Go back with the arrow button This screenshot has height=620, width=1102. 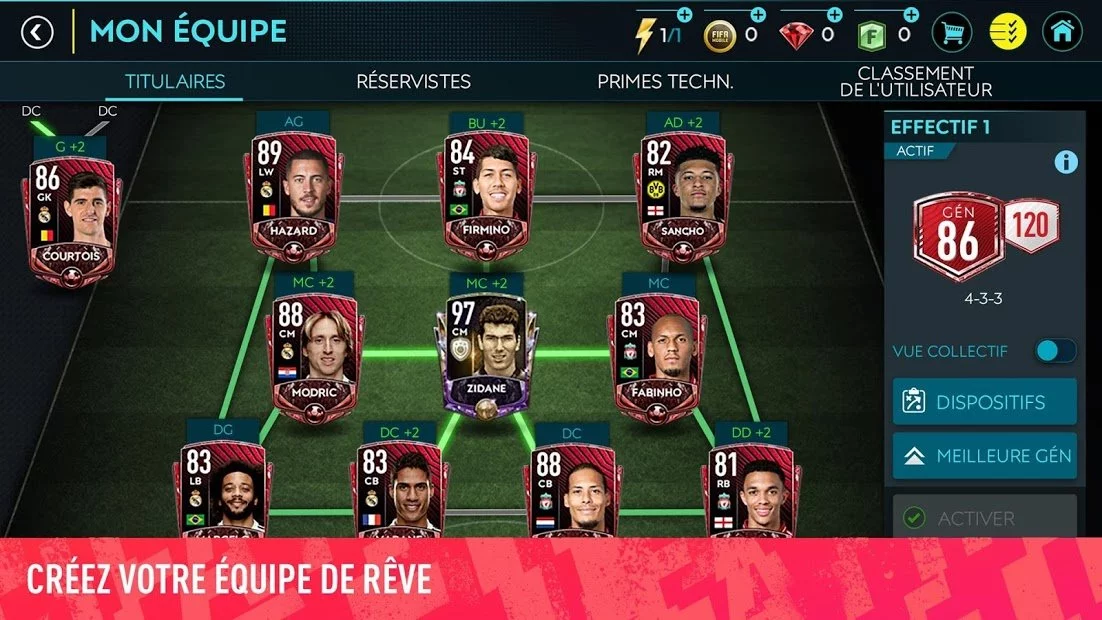(x=37, y=32)
